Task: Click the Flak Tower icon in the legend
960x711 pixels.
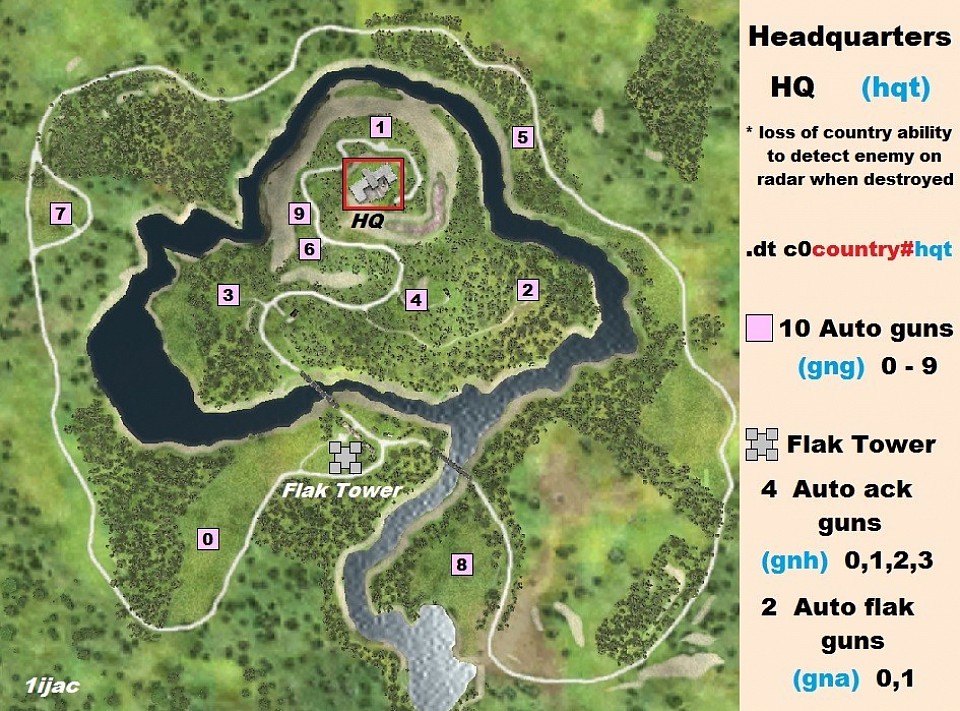Action: pos(763,443)
